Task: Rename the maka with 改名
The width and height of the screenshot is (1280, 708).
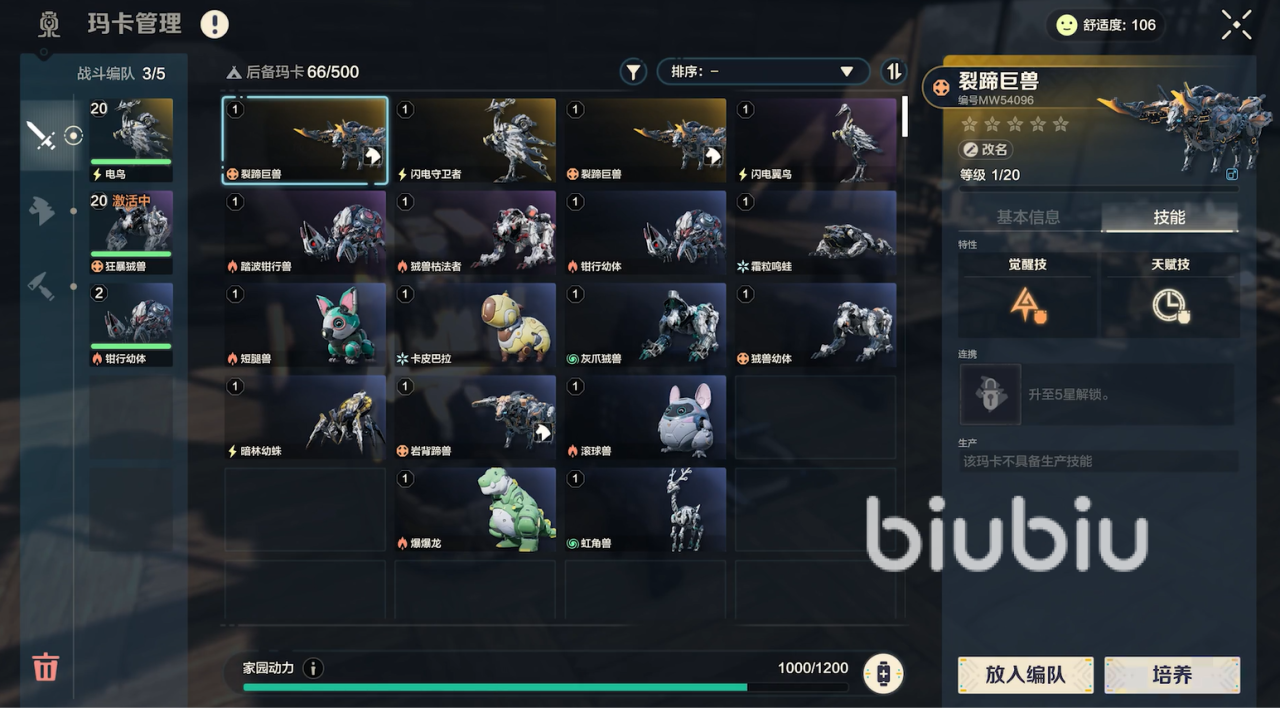Action: 986,149
